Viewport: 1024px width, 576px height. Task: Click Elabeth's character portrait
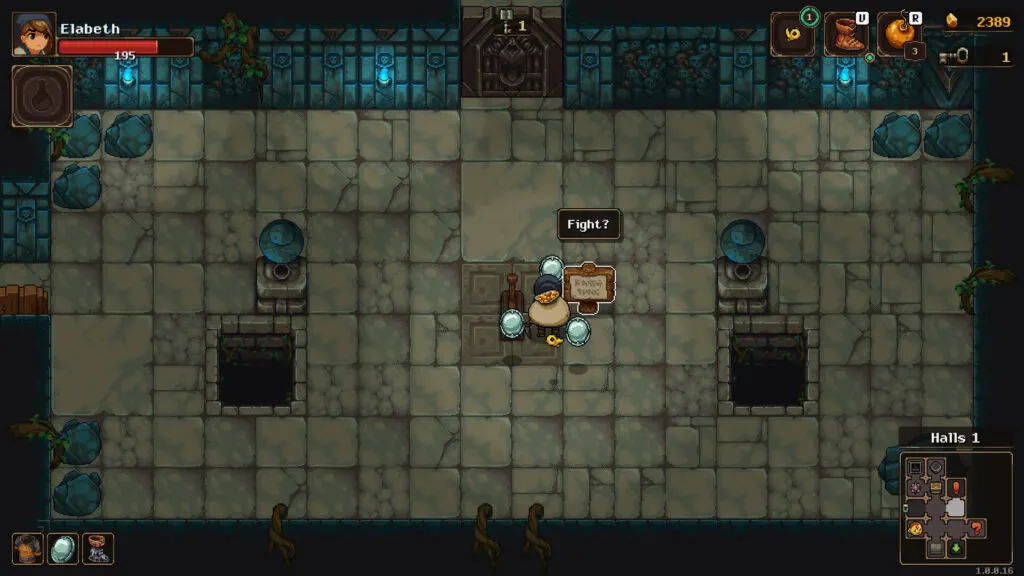[x=33, y=35]
